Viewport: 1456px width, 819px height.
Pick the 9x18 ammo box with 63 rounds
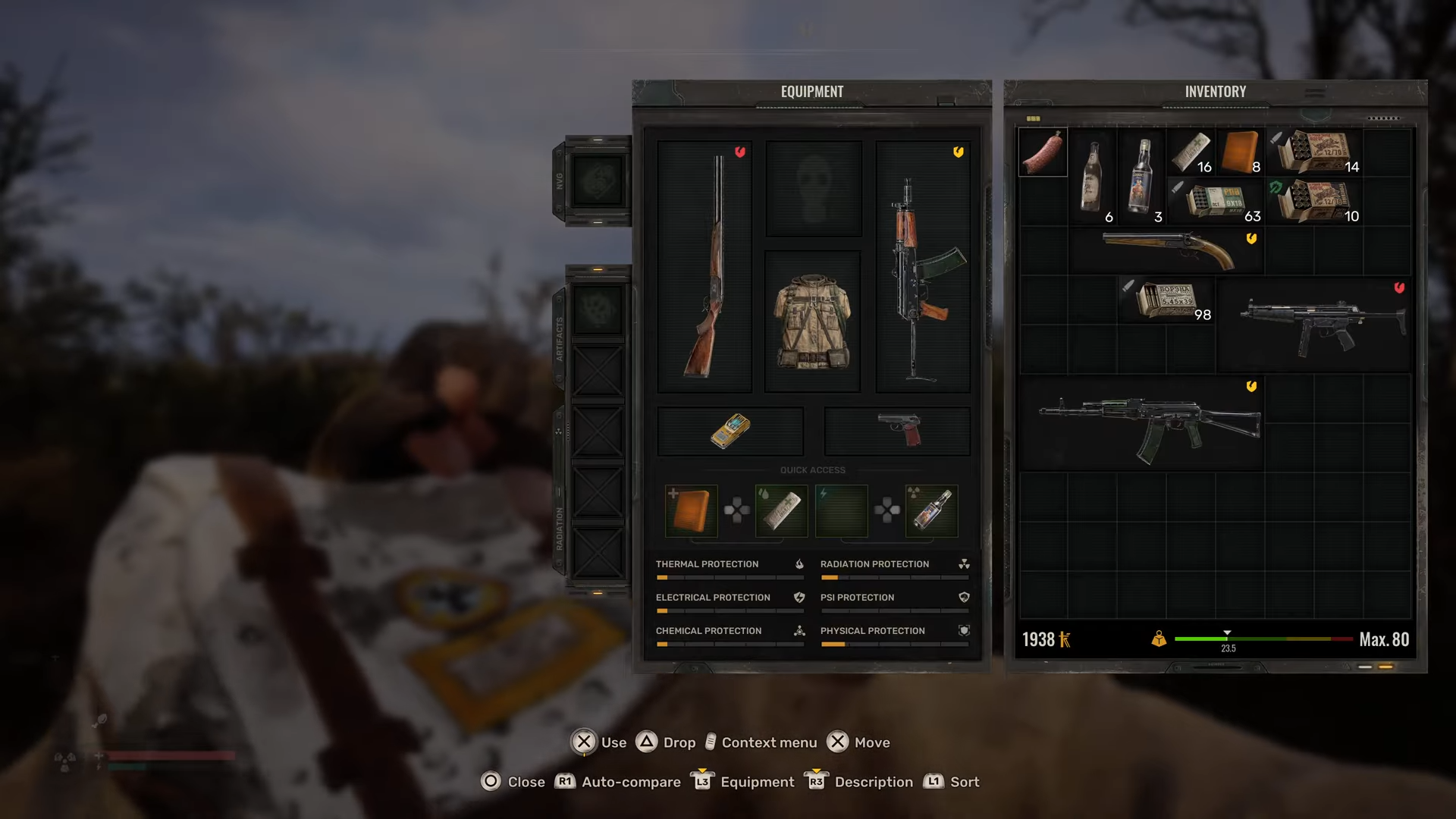tap(1216, 202)
